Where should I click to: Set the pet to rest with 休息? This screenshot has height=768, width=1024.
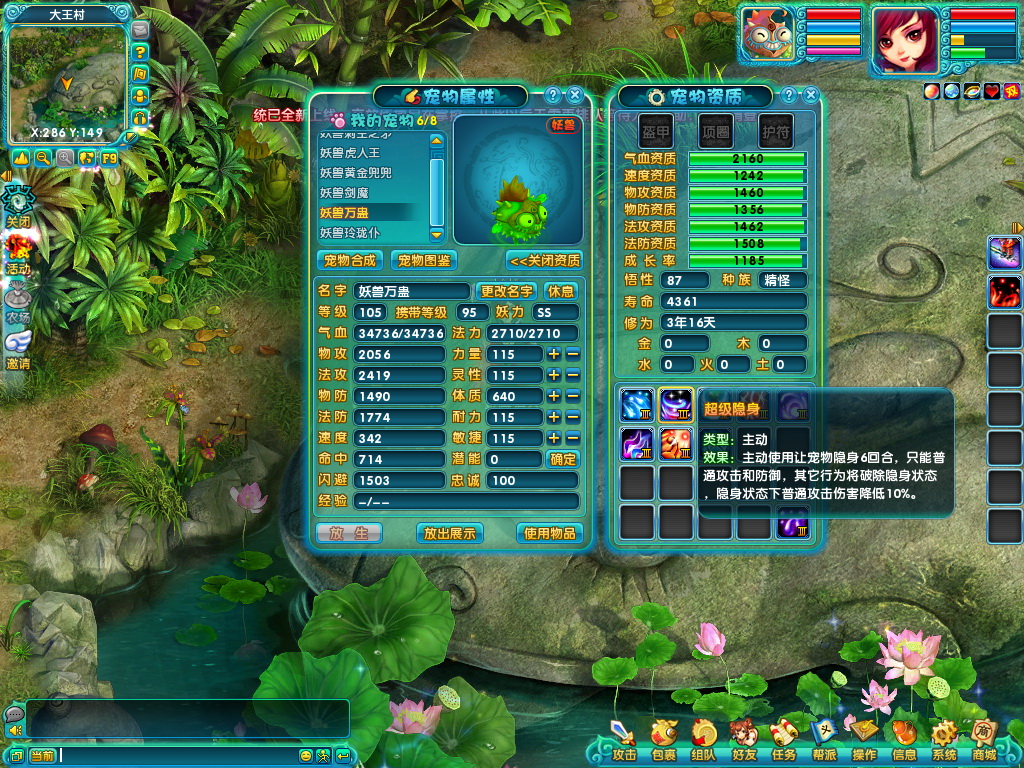[x=561, y=291]
